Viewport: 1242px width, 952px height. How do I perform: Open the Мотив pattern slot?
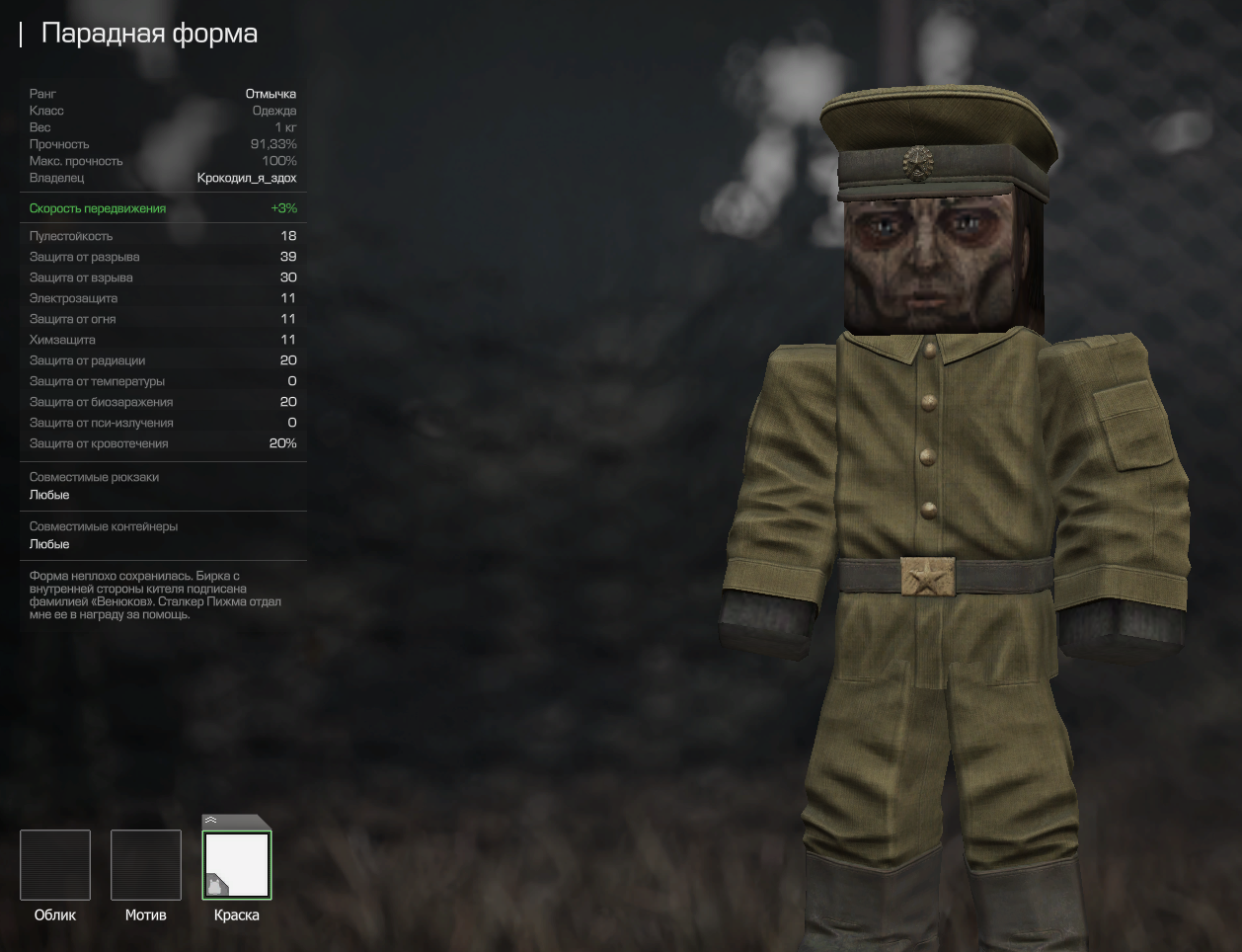146,865
